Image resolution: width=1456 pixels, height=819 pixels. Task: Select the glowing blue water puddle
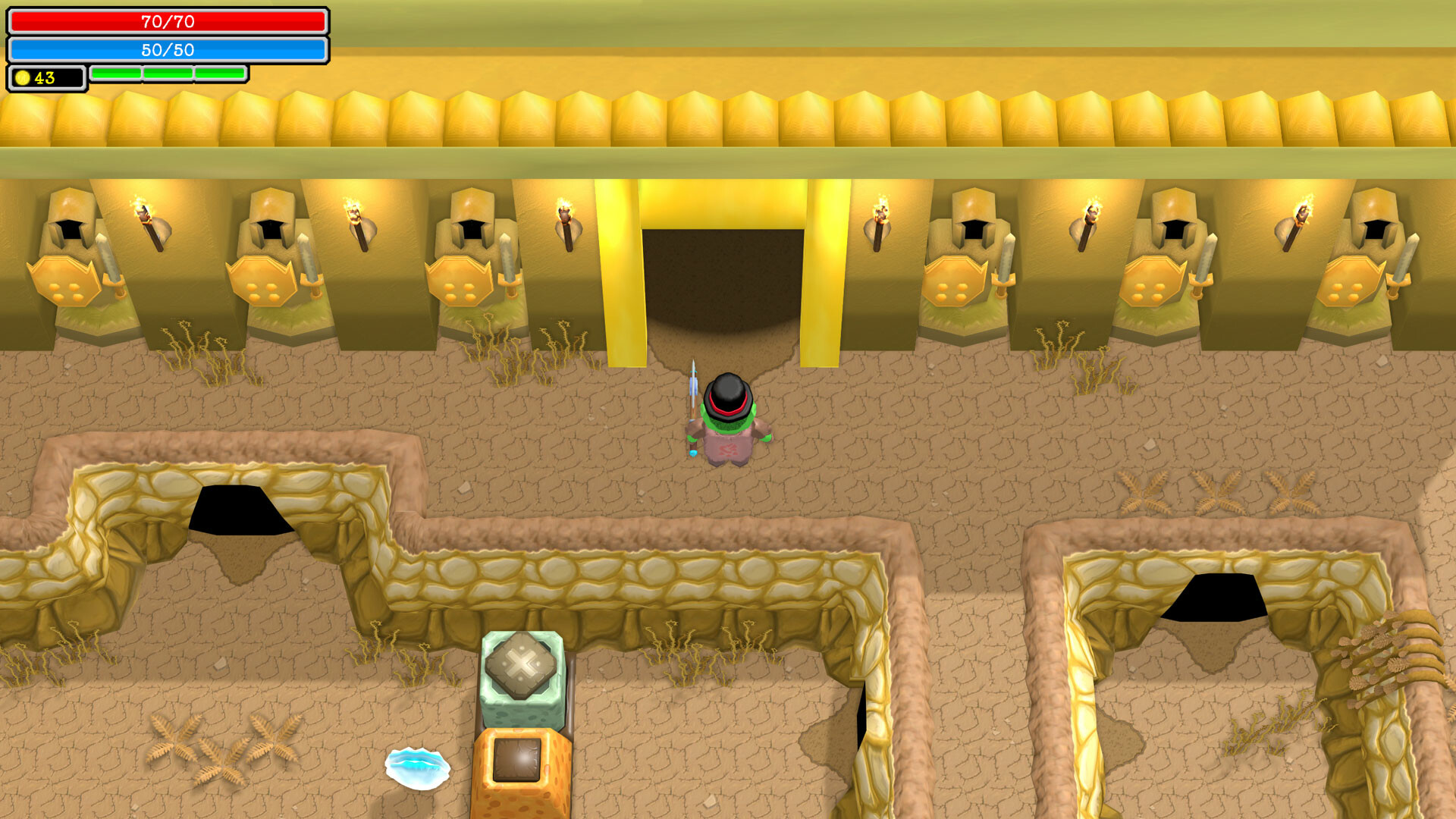(x=418, y=768)
